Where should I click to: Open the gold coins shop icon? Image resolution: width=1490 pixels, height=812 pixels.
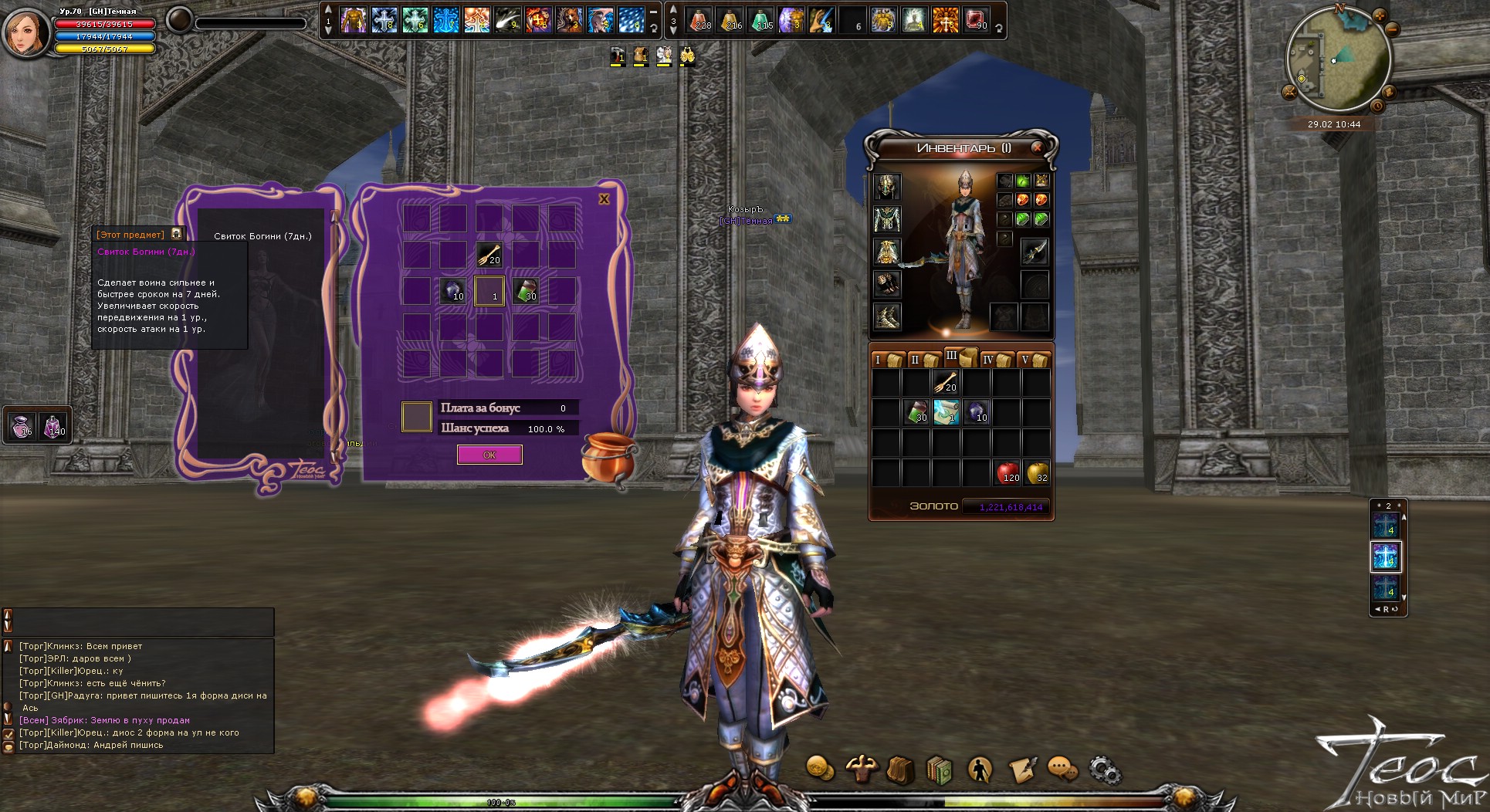[820, 769]
